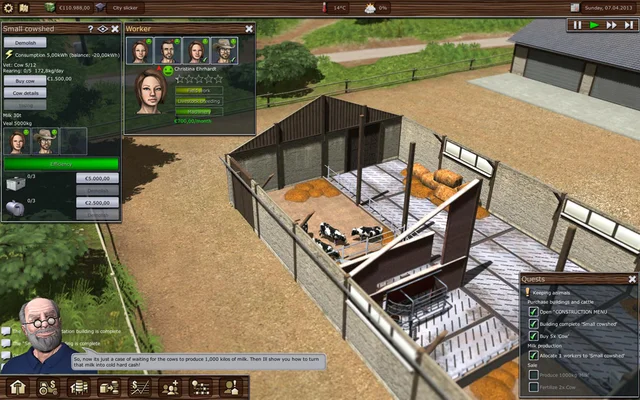Demolish the small cowshed

(25, 43)
